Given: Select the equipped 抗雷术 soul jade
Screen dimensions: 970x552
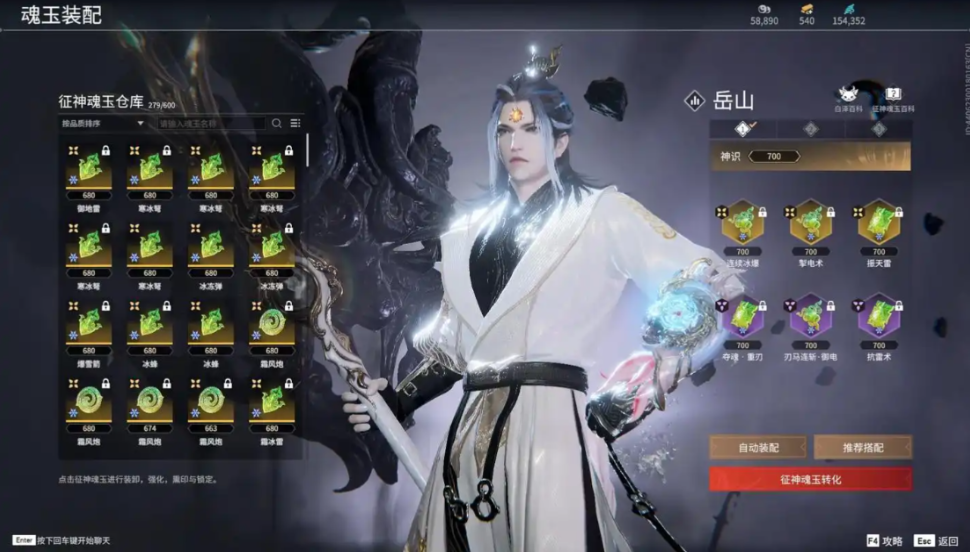Looking at the screenshot, I should (878, 318).
